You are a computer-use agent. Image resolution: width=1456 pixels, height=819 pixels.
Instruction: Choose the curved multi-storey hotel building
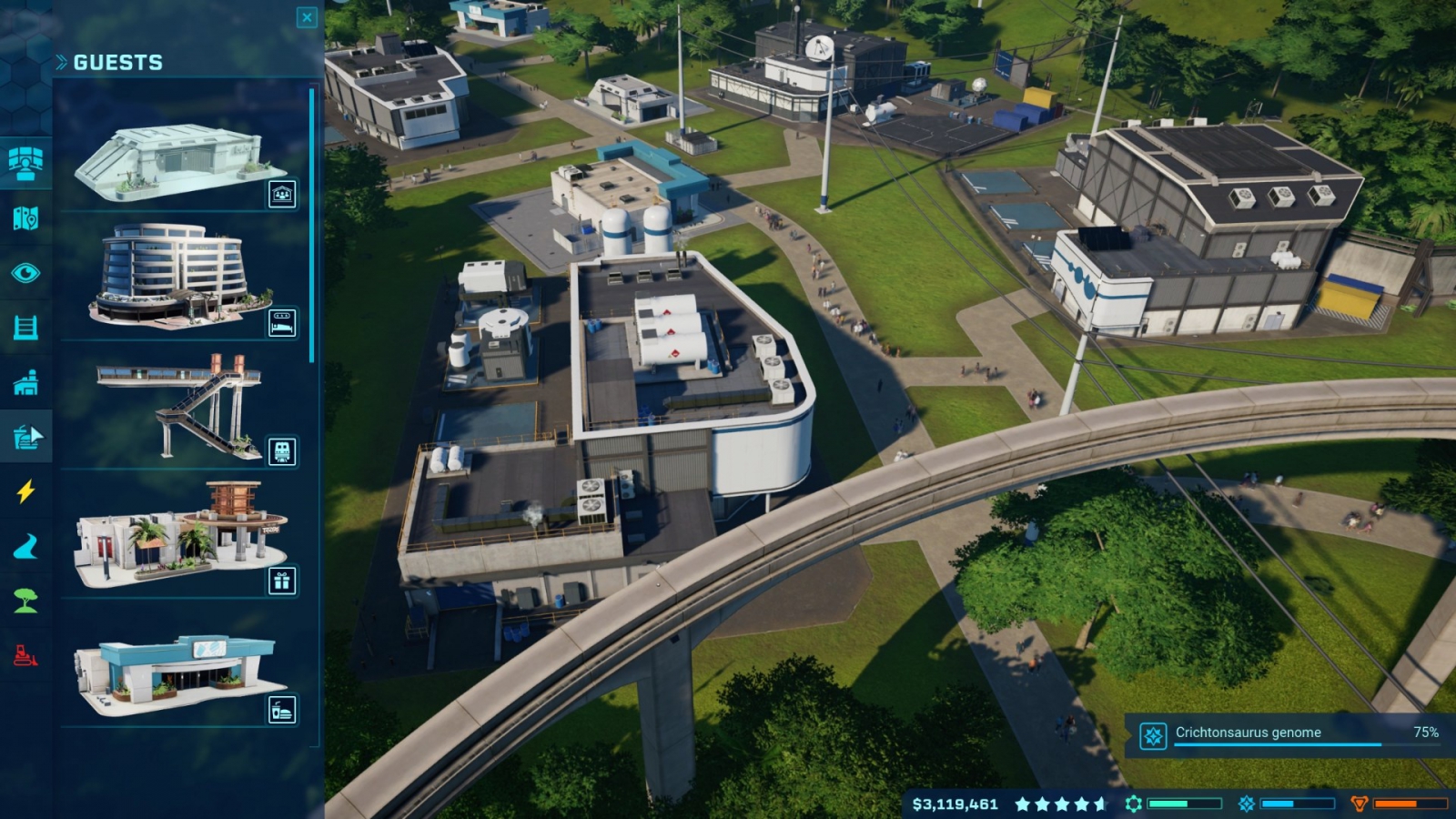[180, 275]
